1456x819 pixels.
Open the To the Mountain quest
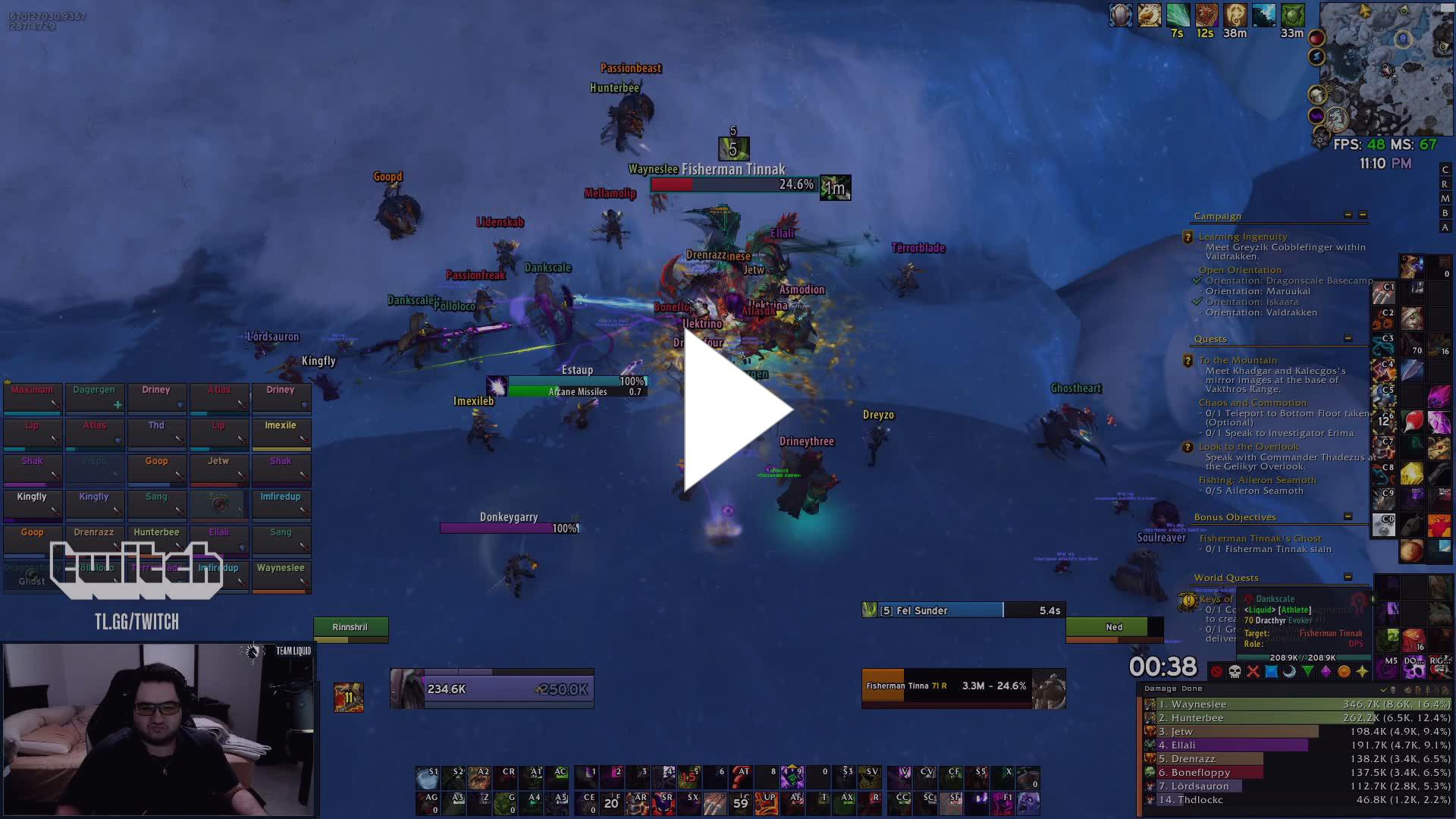[1238, 360]
